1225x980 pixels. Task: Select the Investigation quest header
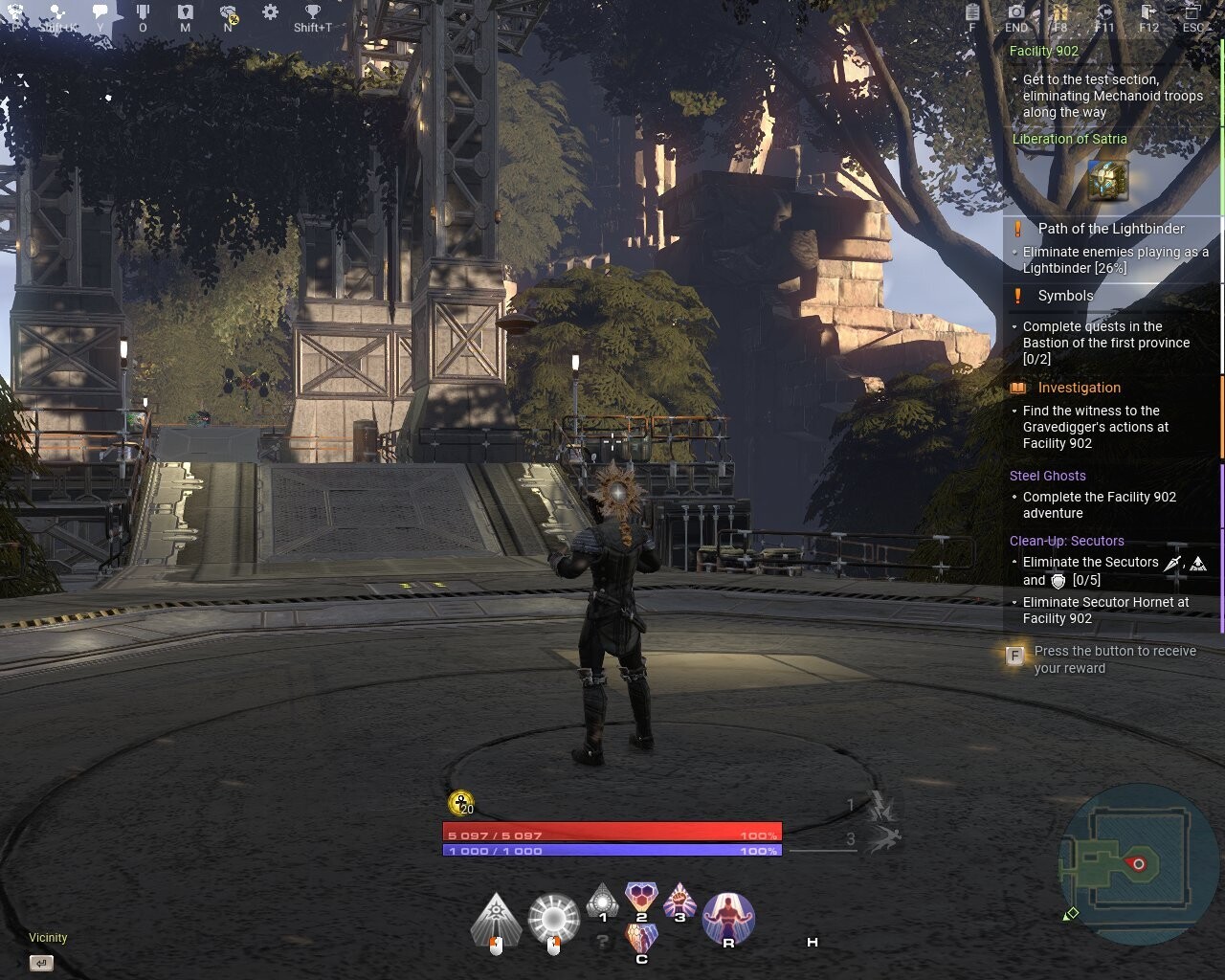(1079, 388)
